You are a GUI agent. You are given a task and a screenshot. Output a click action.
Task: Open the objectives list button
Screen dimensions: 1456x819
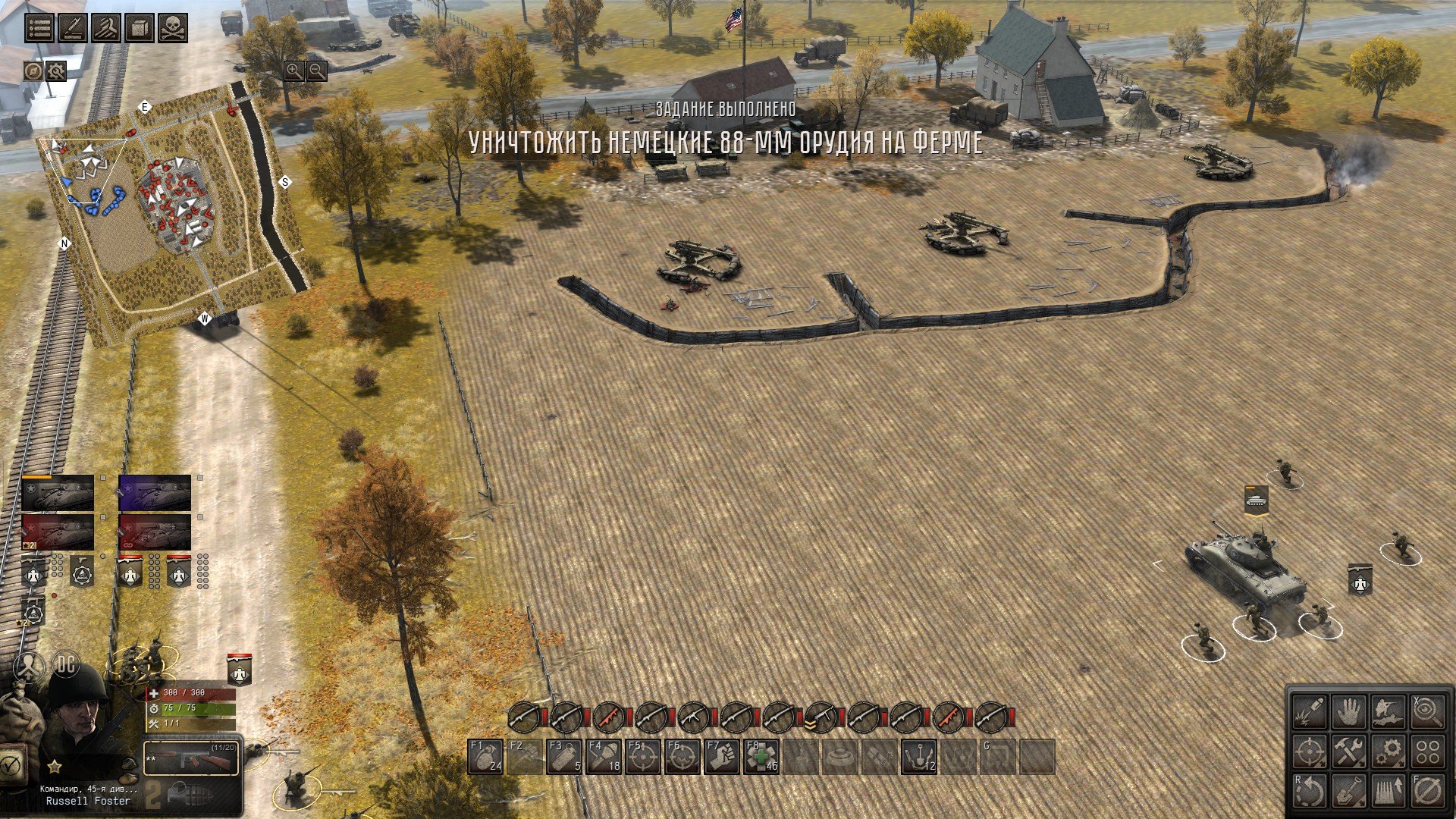tap(39, 28)
